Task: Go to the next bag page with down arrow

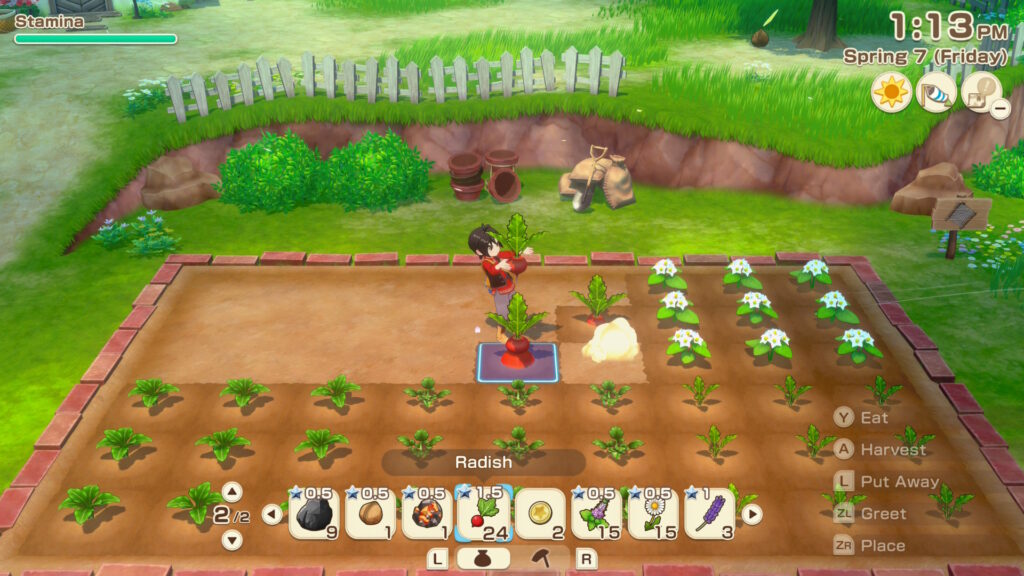Action: point(232,539)
